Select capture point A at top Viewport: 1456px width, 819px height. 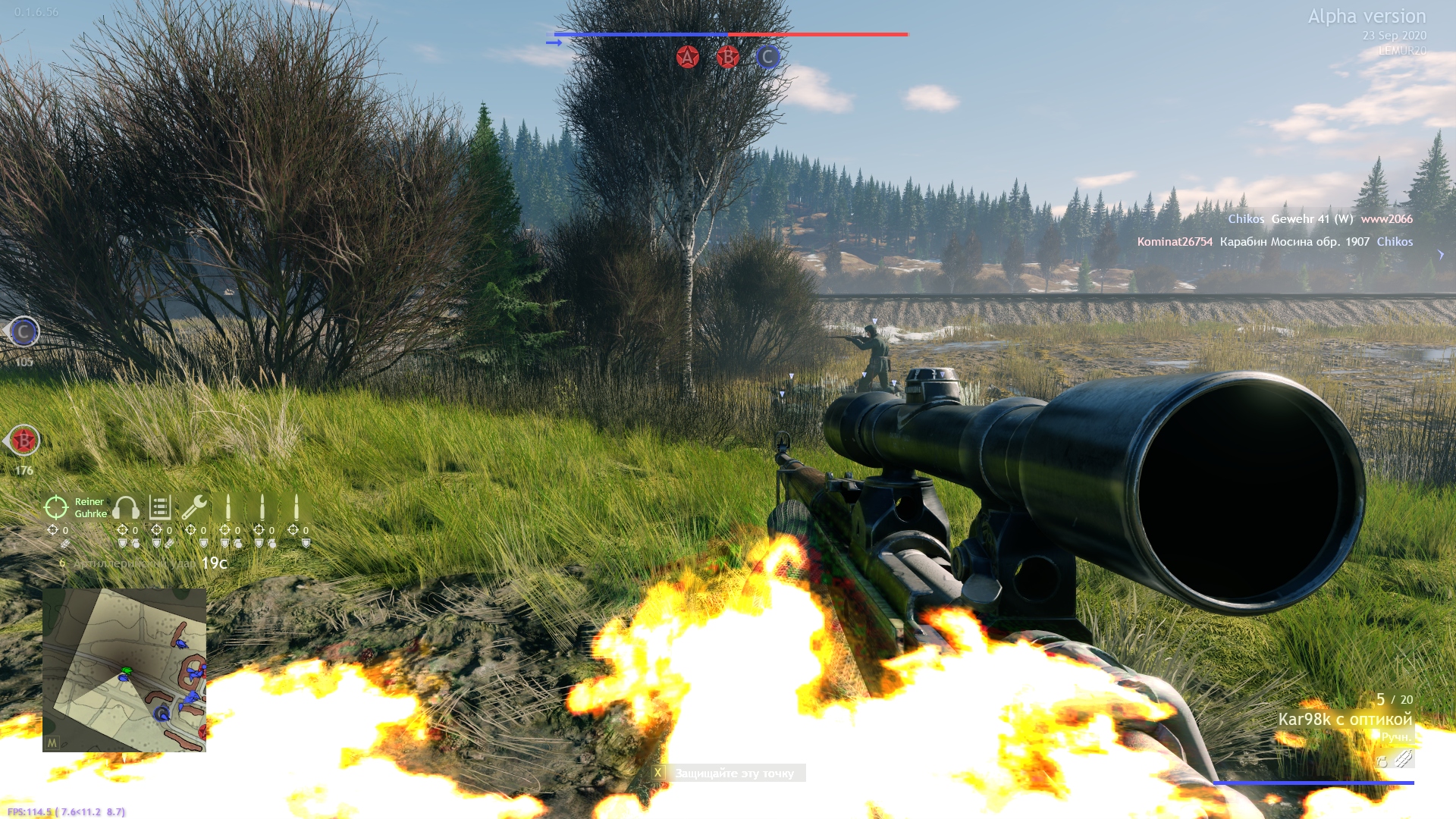pos(687,57)
